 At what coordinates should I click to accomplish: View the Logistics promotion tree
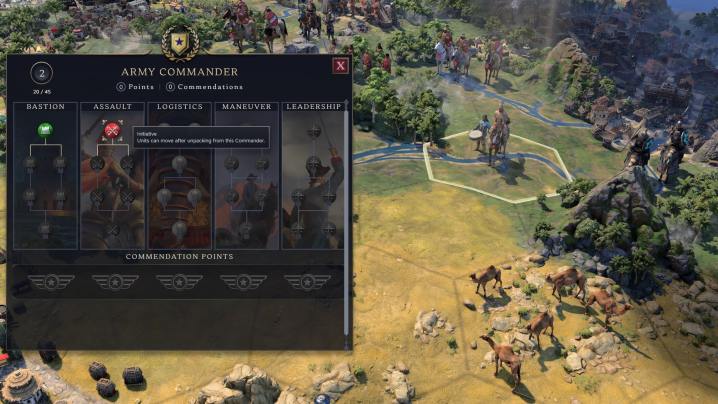pyautogui.click(x=180, y=106)
